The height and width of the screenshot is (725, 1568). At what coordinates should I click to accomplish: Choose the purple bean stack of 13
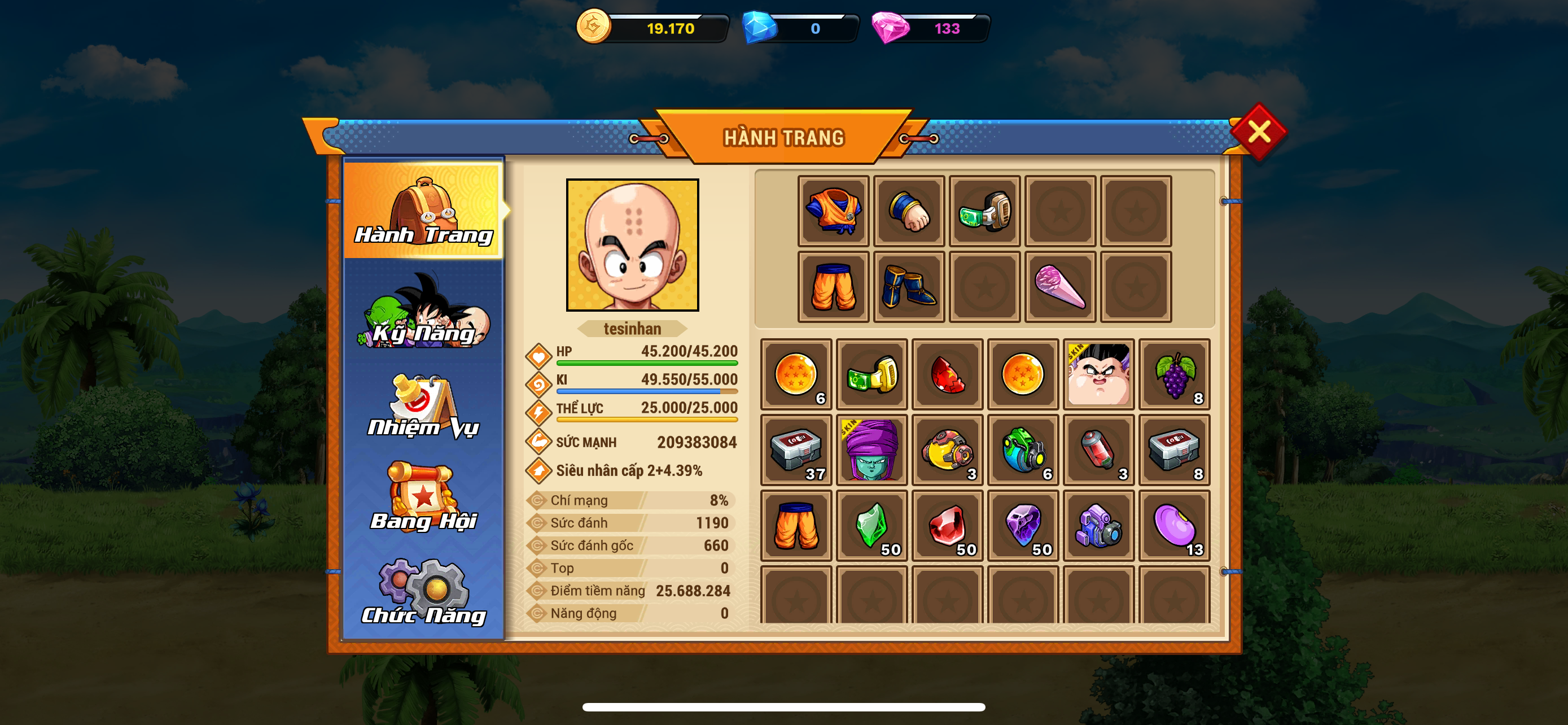(x=1174, y=525)
